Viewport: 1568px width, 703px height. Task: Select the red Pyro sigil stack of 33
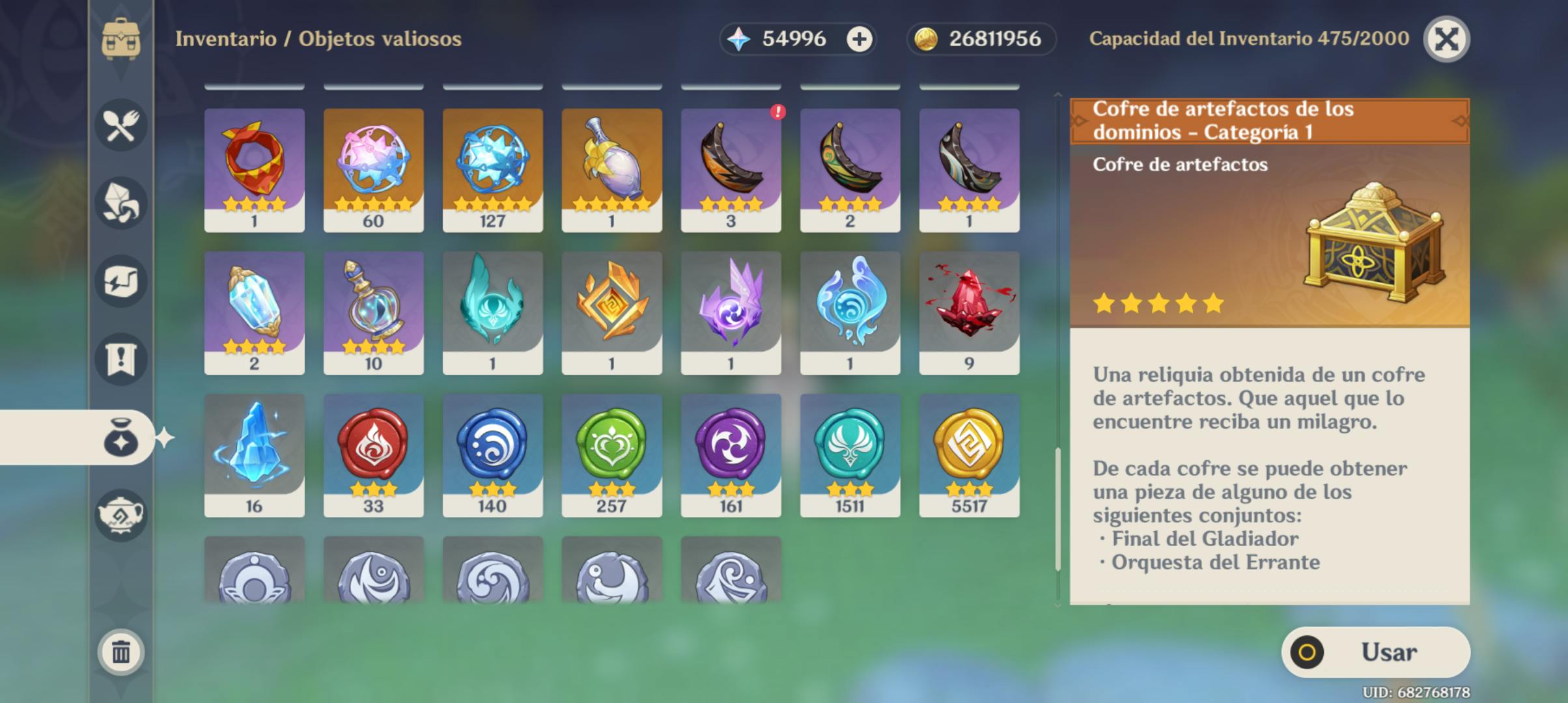tap(373, 455)
